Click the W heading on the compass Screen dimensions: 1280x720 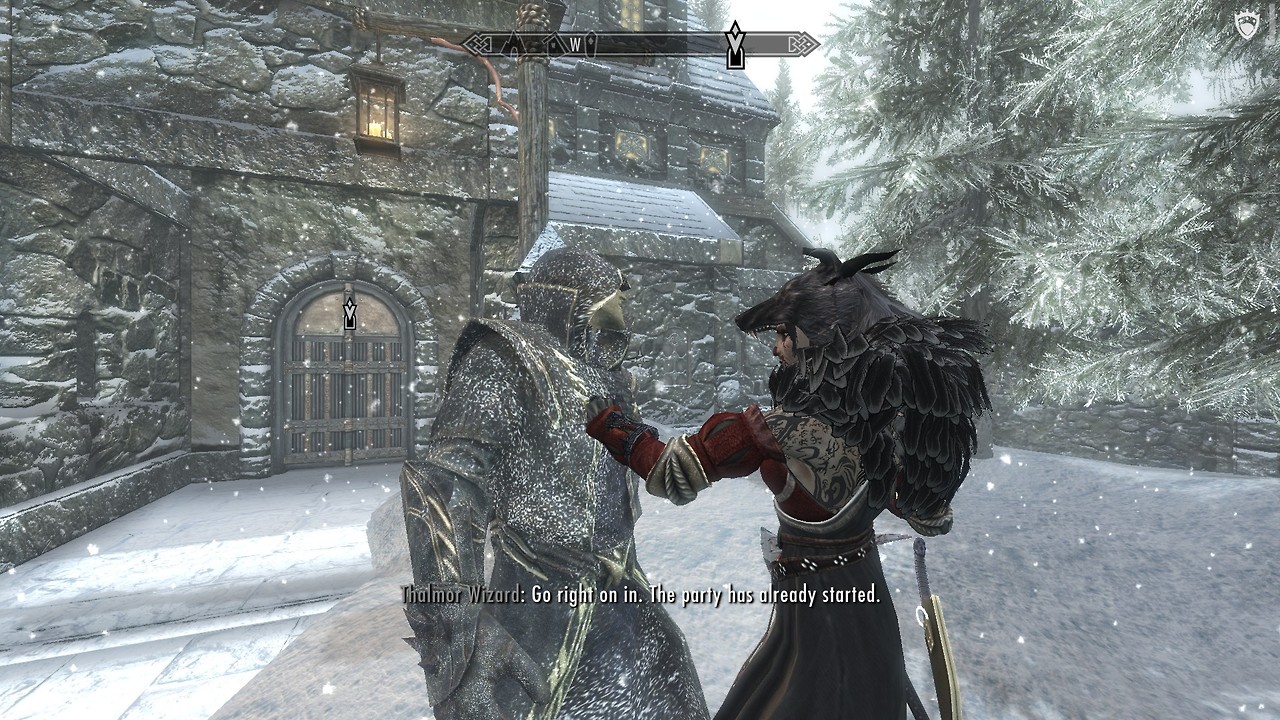point(576,45)
